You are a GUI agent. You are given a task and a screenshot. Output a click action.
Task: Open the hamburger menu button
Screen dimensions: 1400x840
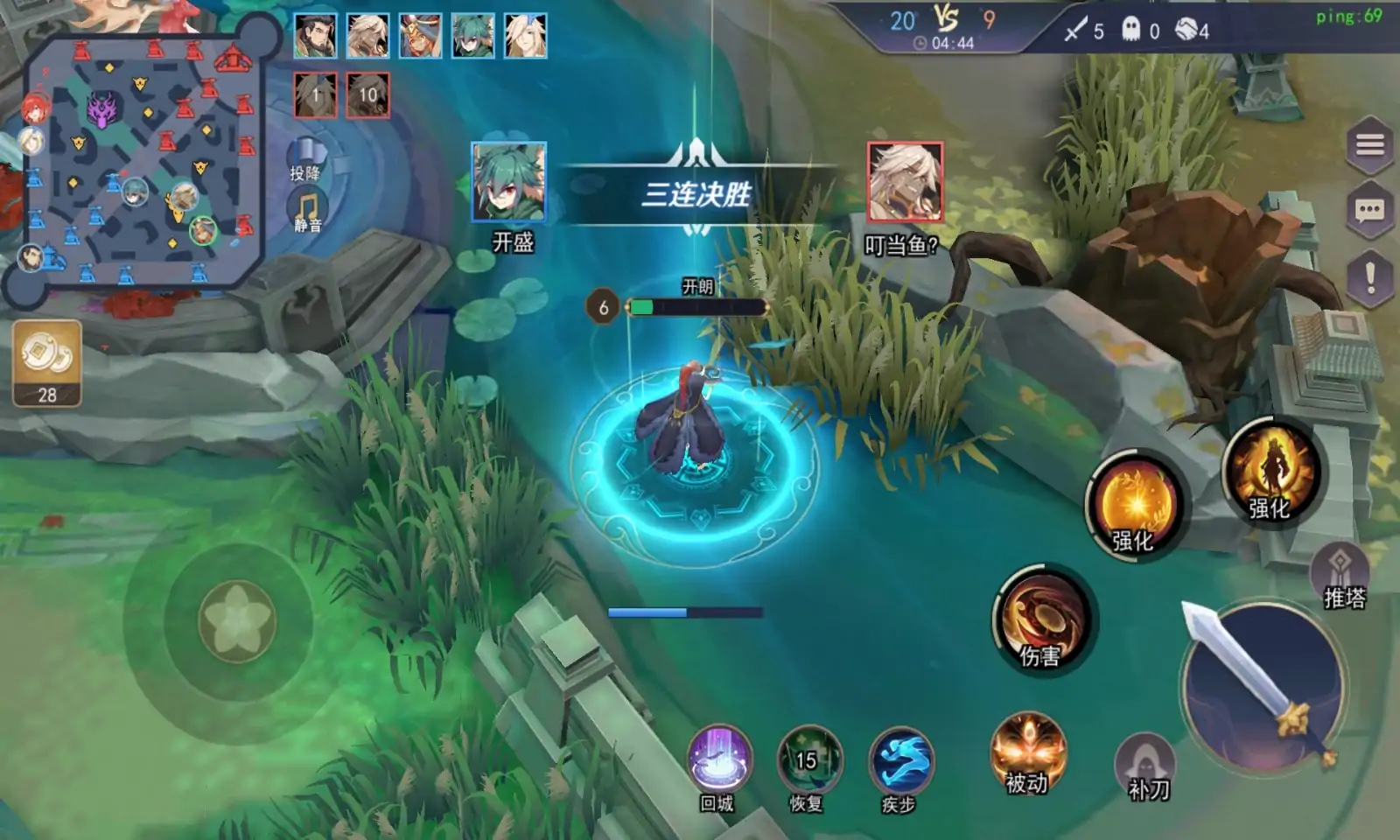pyautogui.click(x=1369, y=144)
